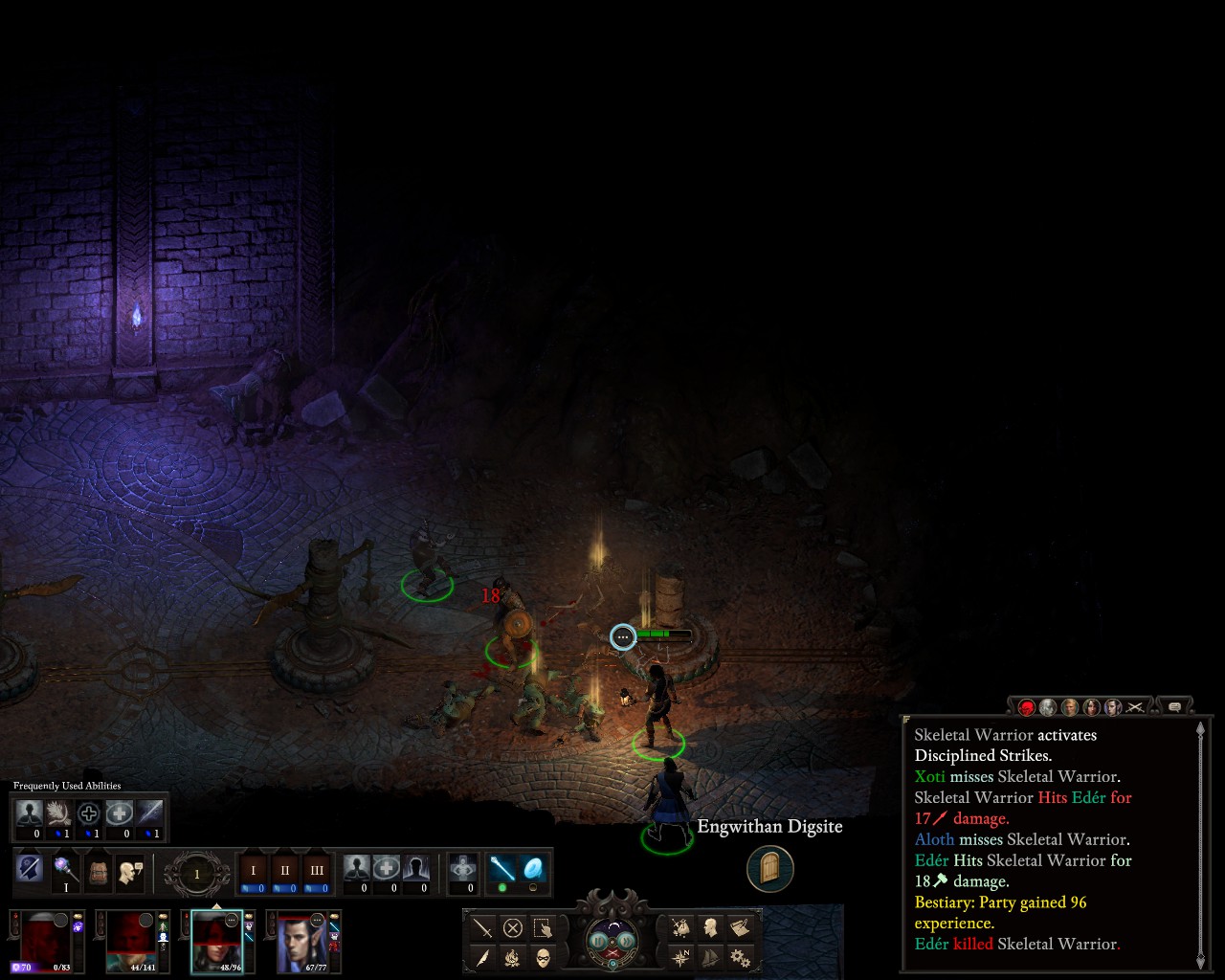Open the backpack quick items on the action bar
Image resolution: width=1225 pixels, height=980 pixels.
point(99,871)
